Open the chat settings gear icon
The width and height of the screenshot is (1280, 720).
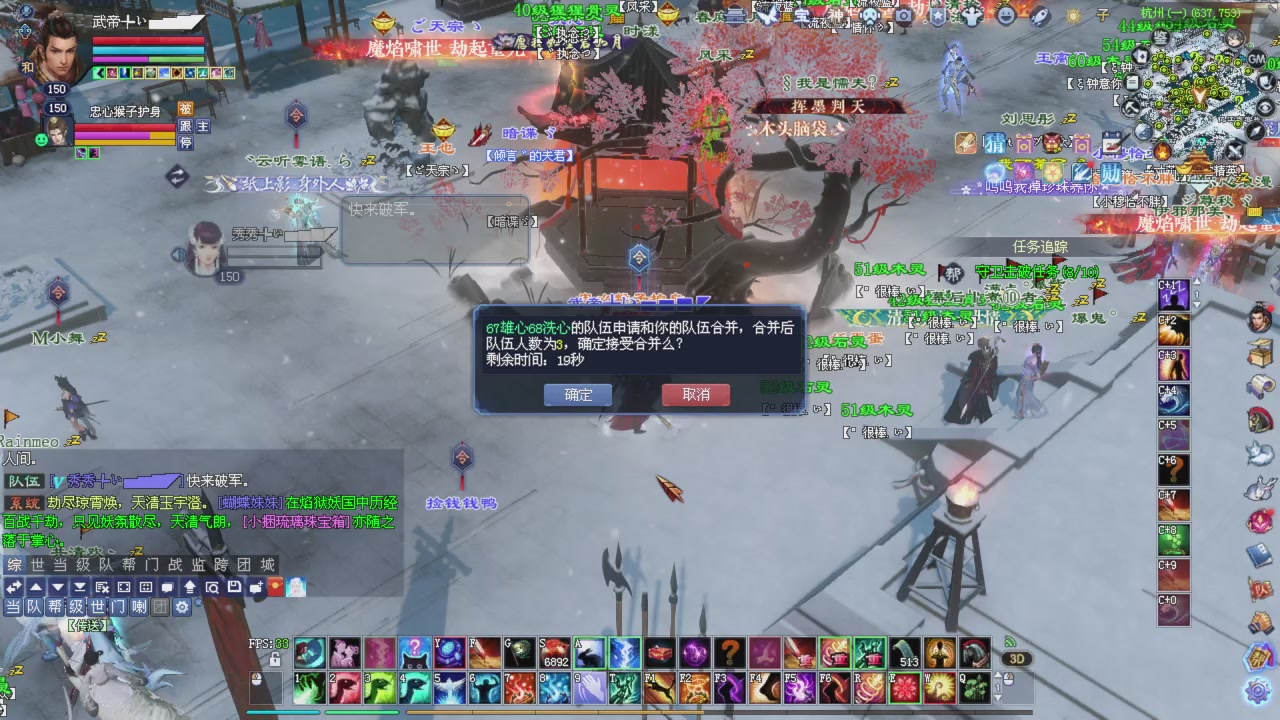click(x=183, y=607)
